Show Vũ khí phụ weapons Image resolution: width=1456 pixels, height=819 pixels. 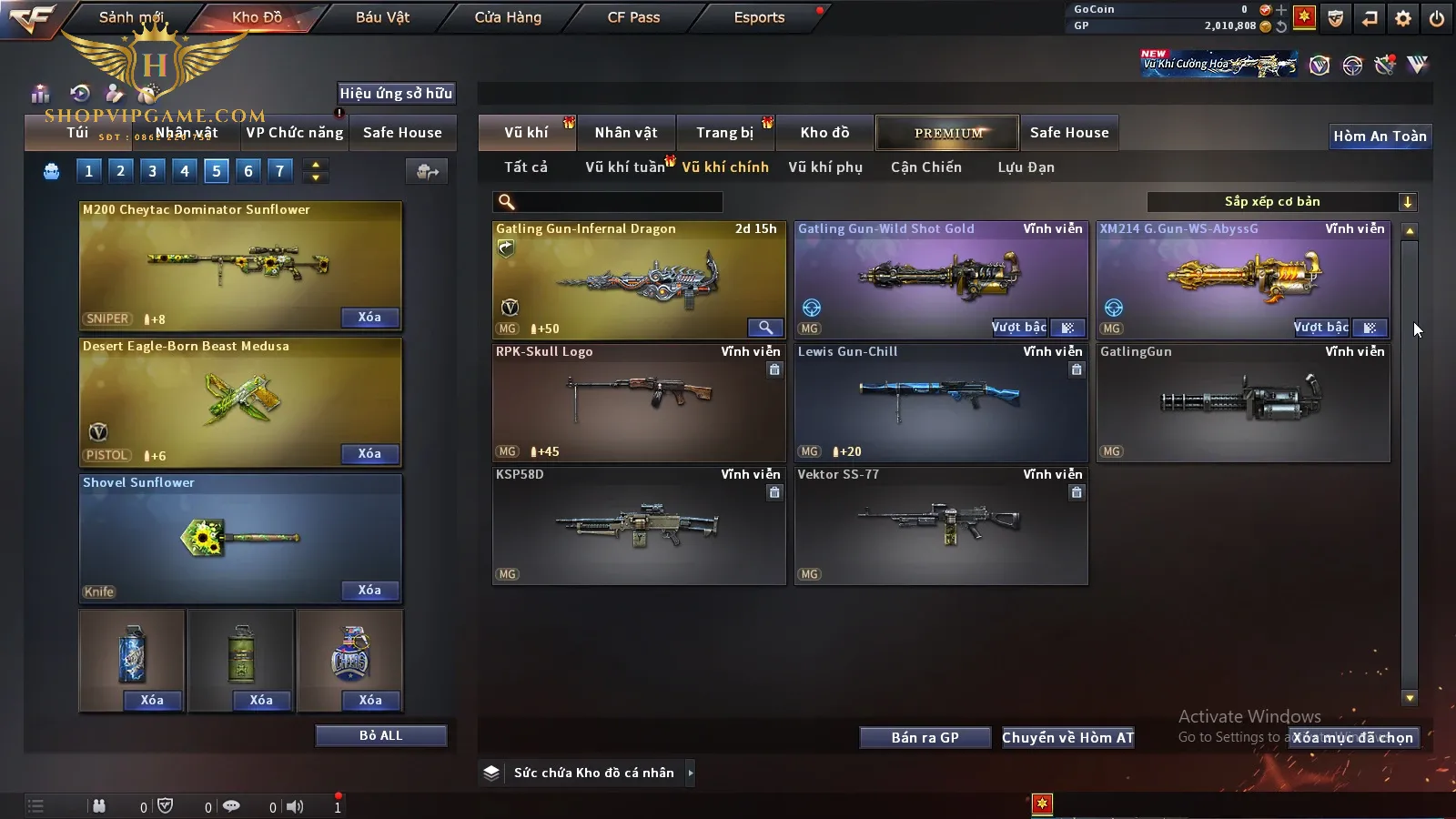[x=824, y=167]
